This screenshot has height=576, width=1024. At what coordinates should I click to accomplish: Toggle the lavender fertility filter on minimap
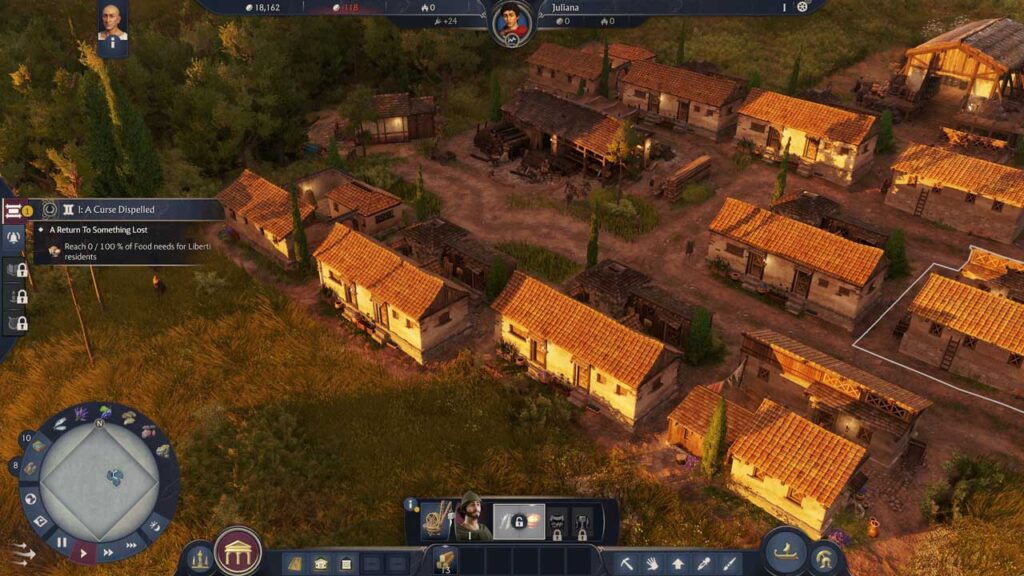82,413
